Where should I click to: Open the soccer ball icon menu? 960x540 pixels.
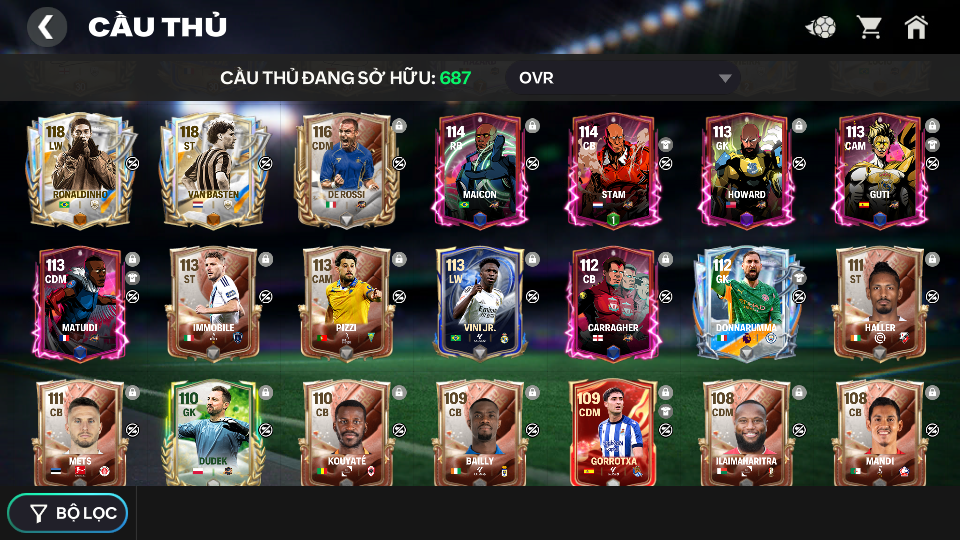pyautogui.click(x=821, y=27)
